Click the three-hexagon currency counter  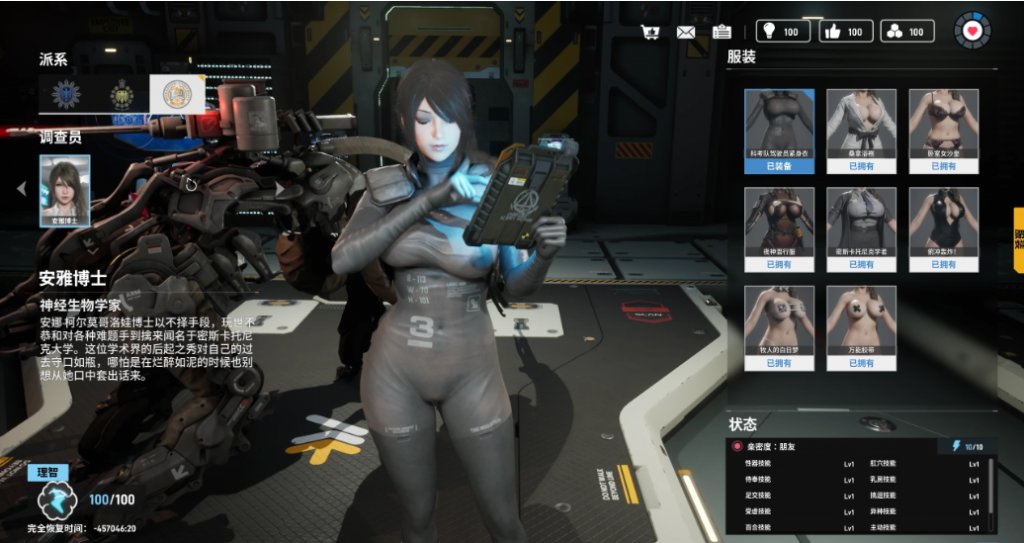tap(907, 31)
